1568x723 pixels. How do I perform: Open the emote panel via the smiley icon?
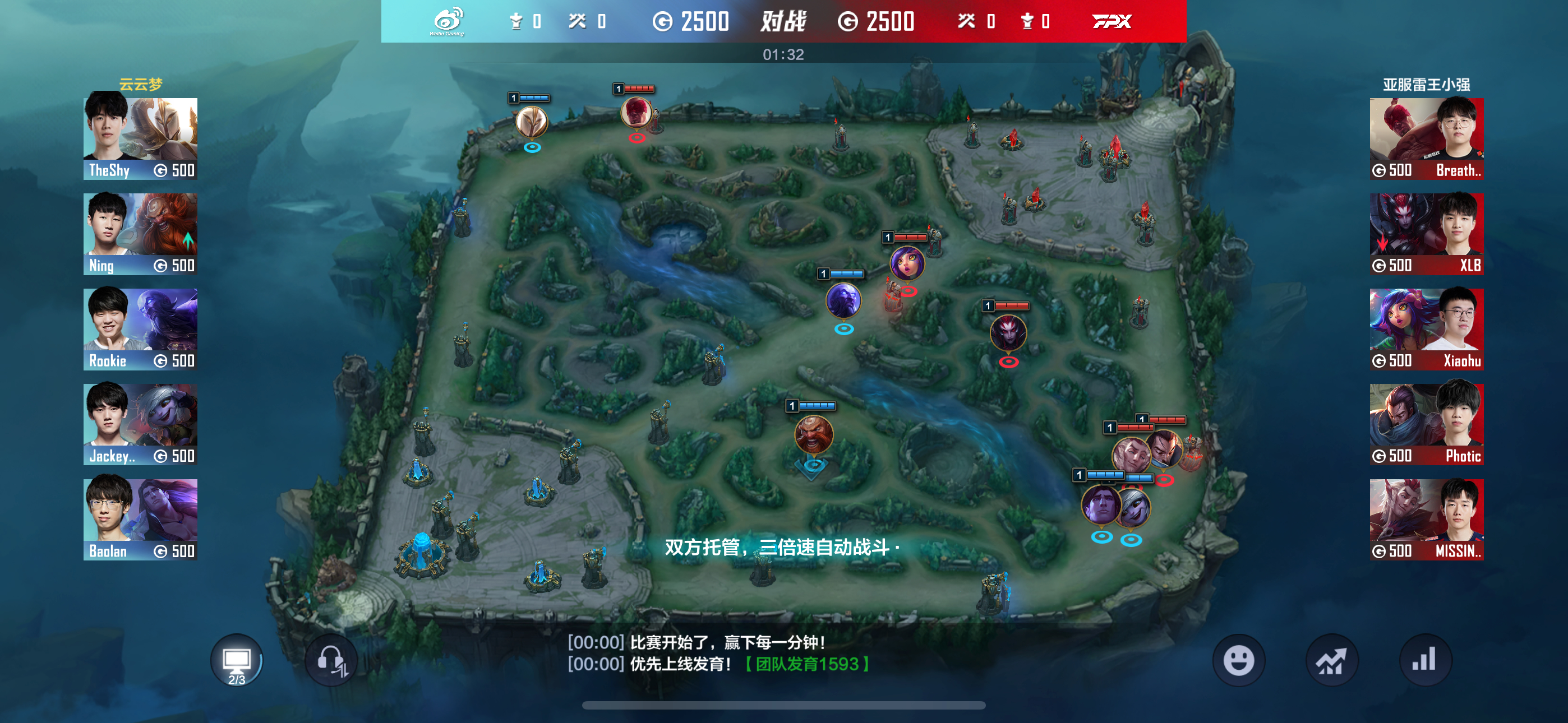pos(1239,659)
